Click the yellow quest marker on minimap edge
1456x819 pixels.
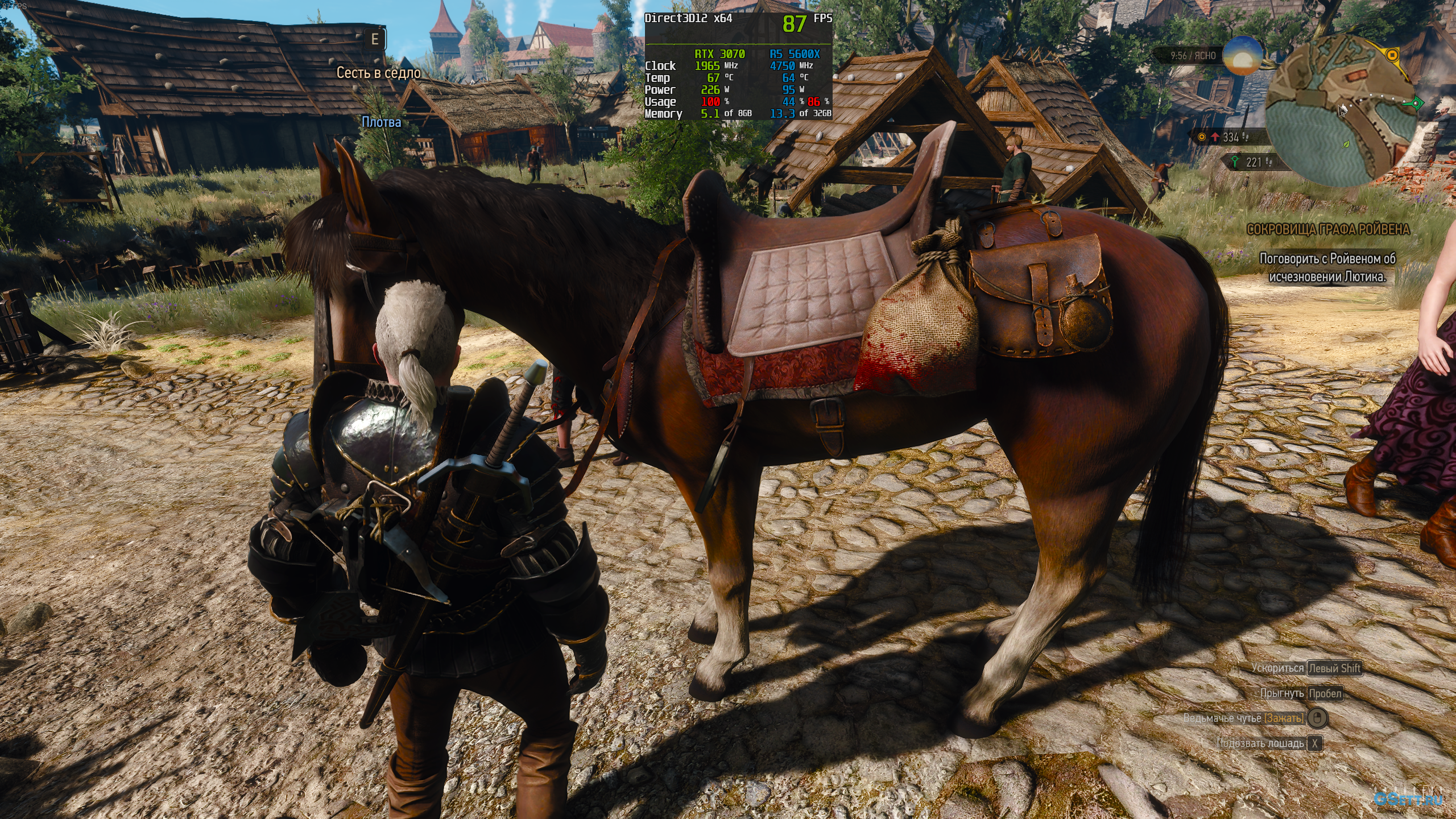tap(1392, 56)
